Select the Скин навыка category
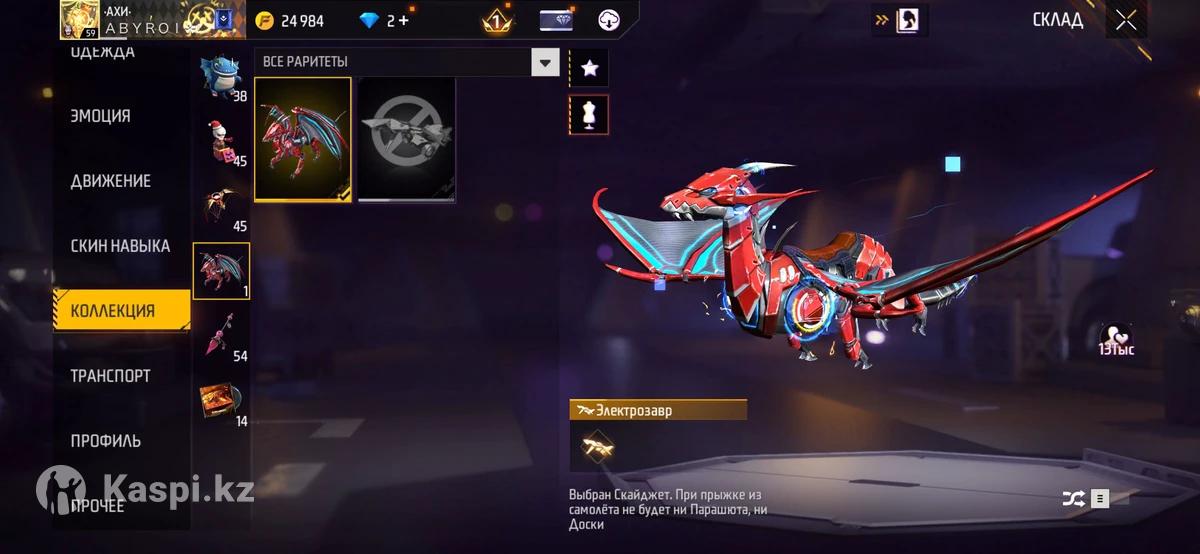 [x=120, y=246]
